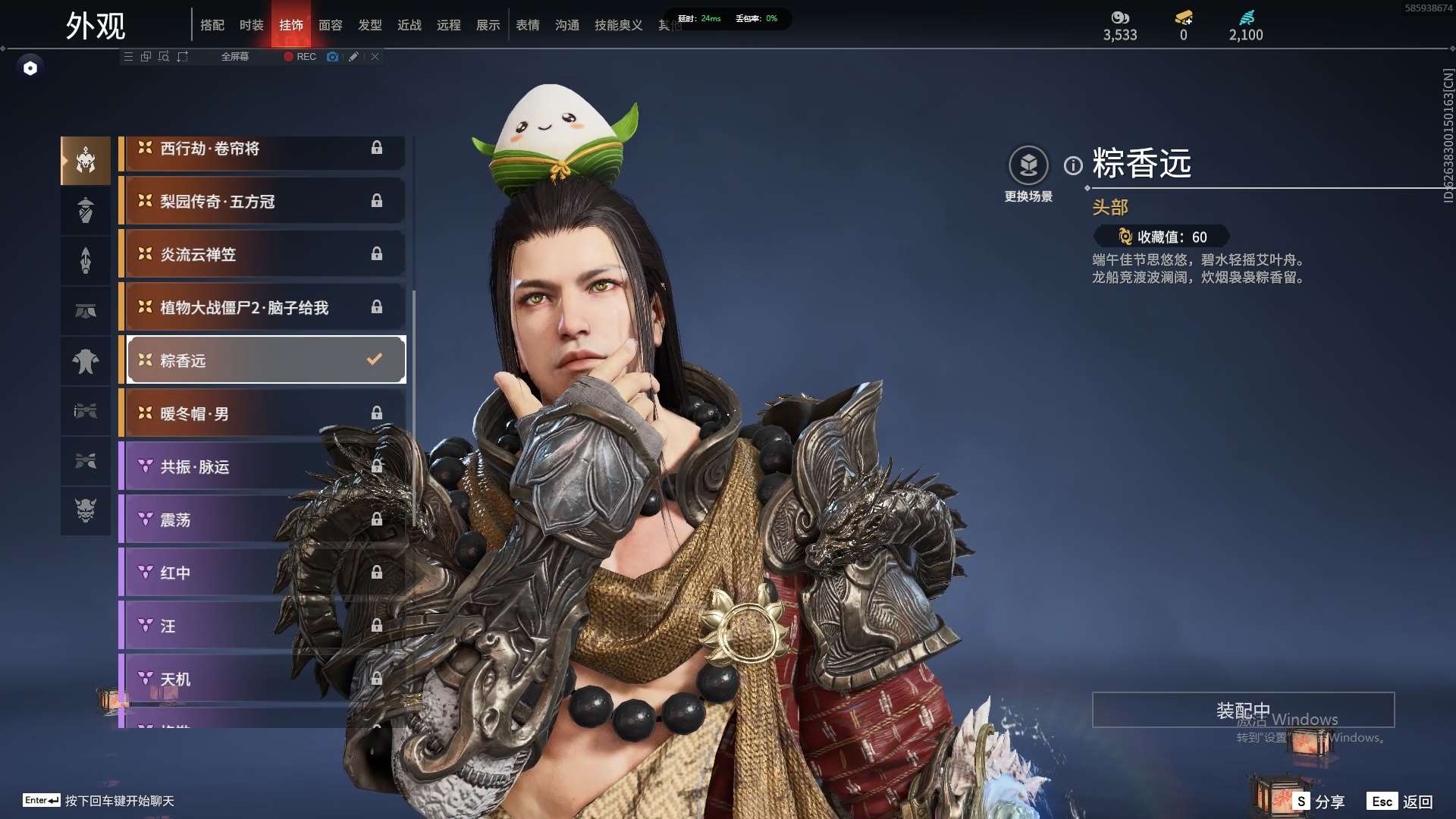Image resolution: width=1456 pixels, height=819 pixels.
Task: Select the 面容 tab
Action: tap(330, 25)
